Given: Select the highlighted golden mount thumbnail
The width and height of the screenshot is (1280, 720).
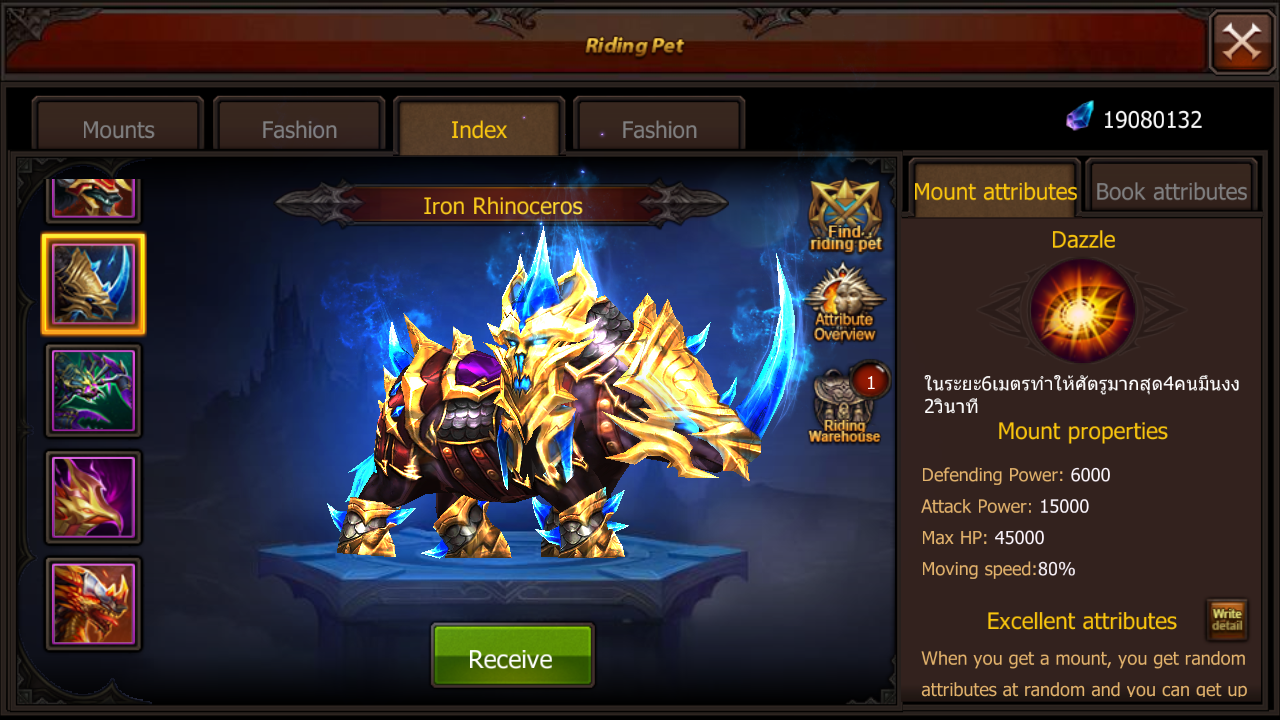Looking at the screenshot, I should pos(93,284).
